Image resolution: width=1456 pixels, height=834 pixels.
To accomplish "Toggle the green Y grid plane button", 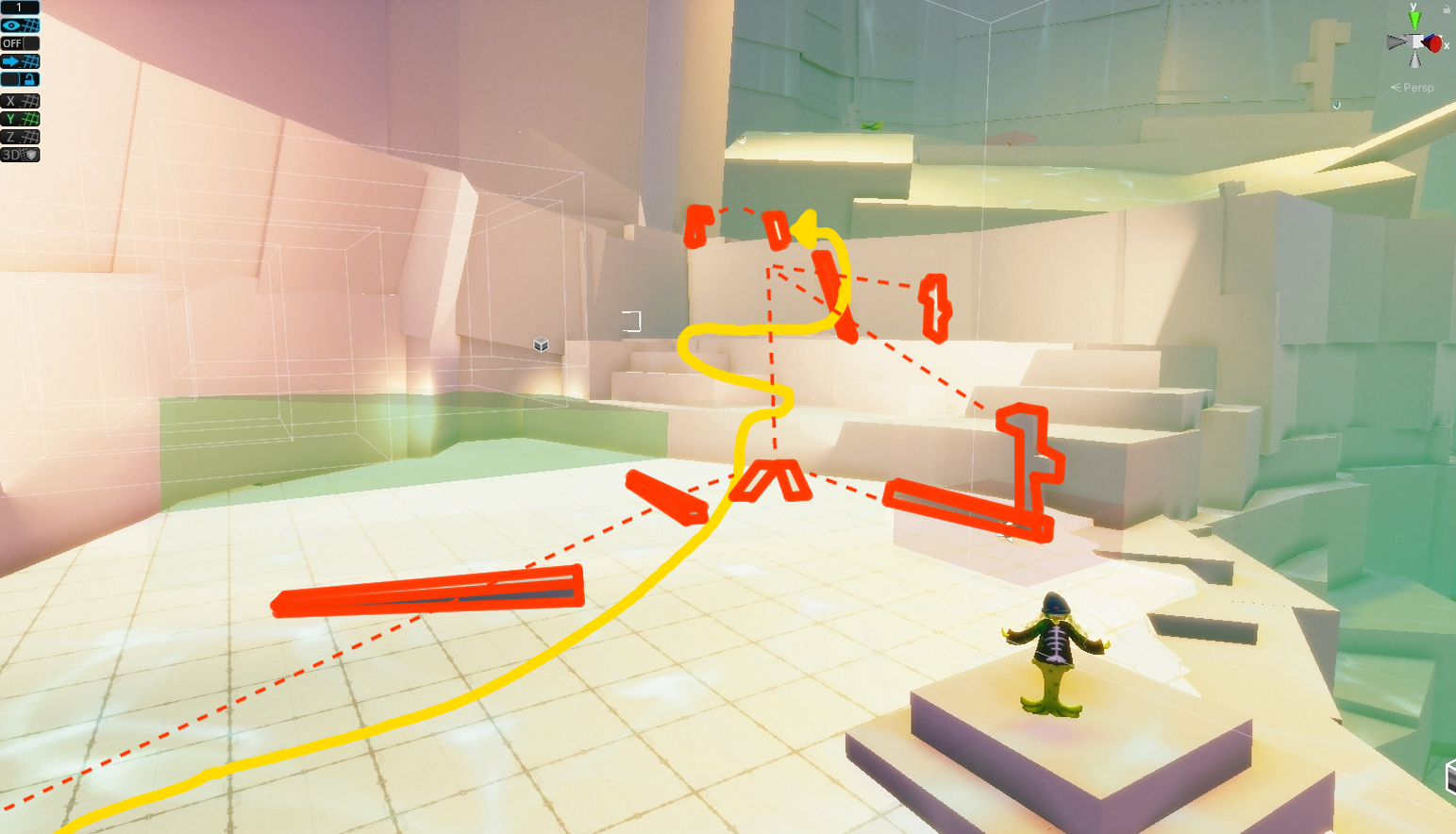I will [x=19, y=117].
